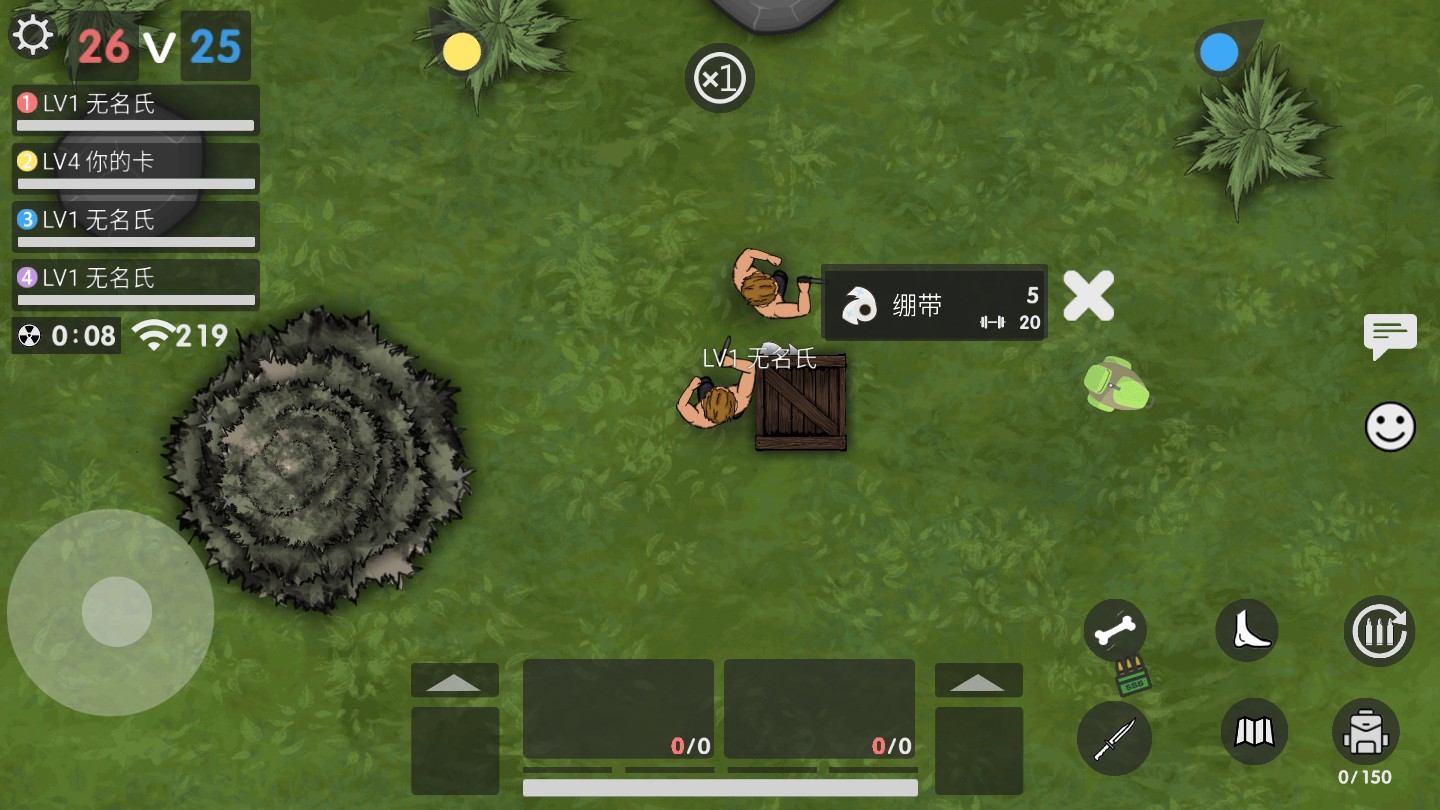Reload with the bullets button

[x=1379, y=631]
